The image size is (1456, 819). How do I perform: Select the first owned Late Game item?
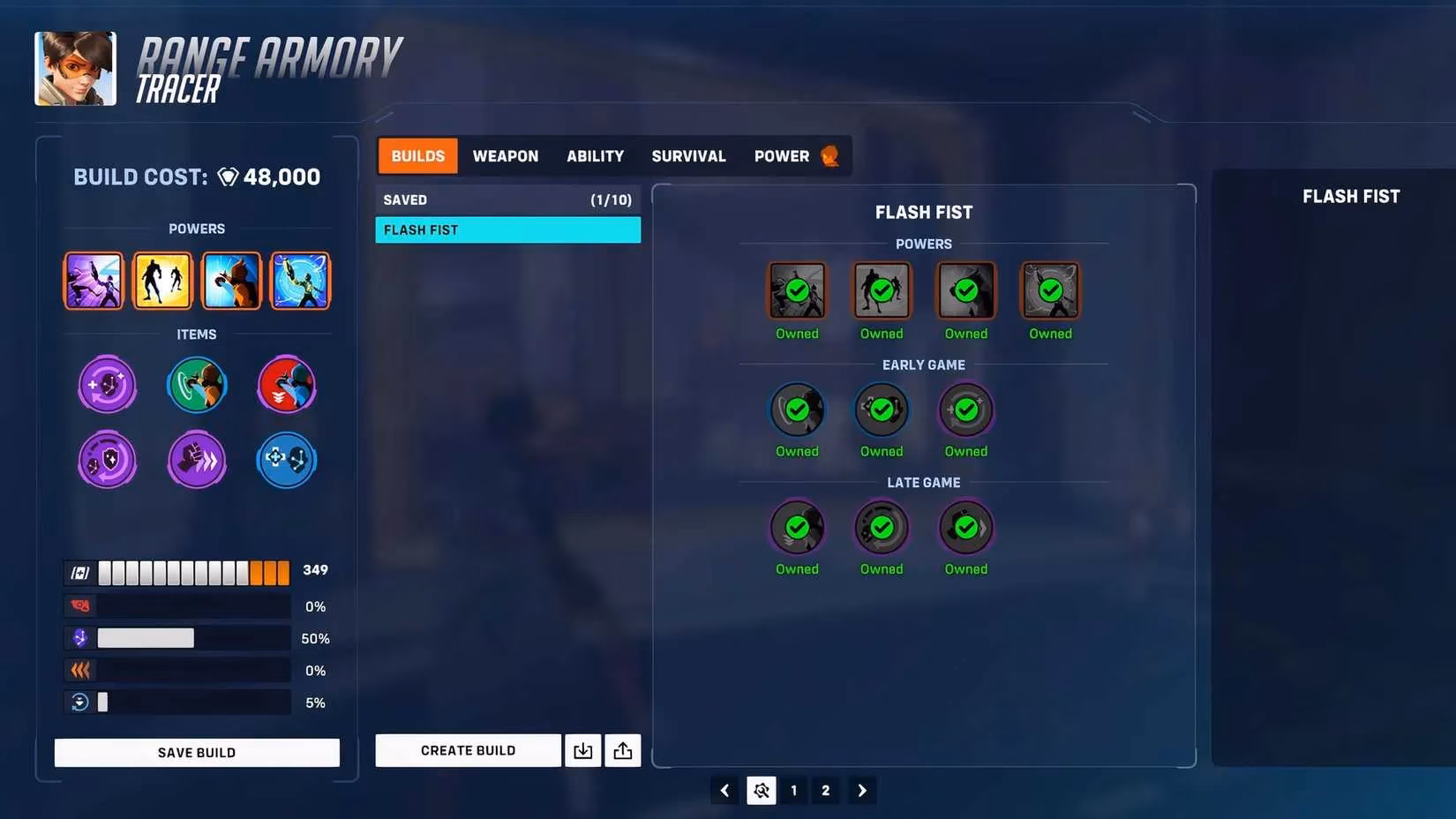click(797, 528)
